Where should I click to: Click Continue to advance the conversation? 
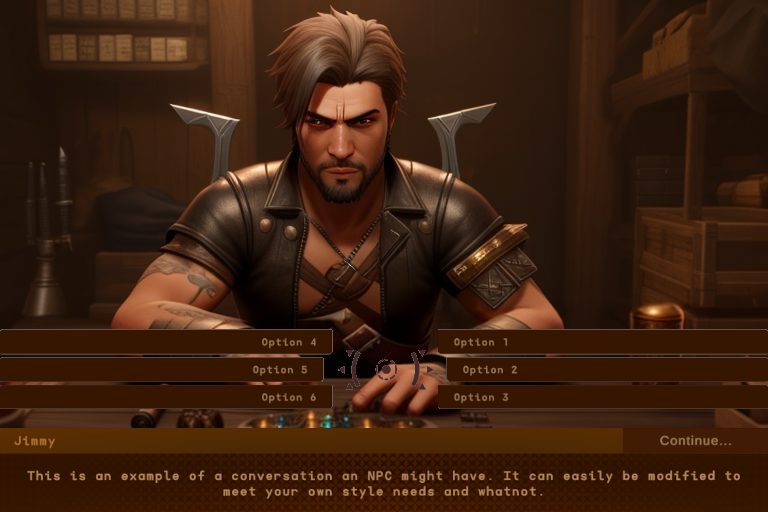(695, 441)
